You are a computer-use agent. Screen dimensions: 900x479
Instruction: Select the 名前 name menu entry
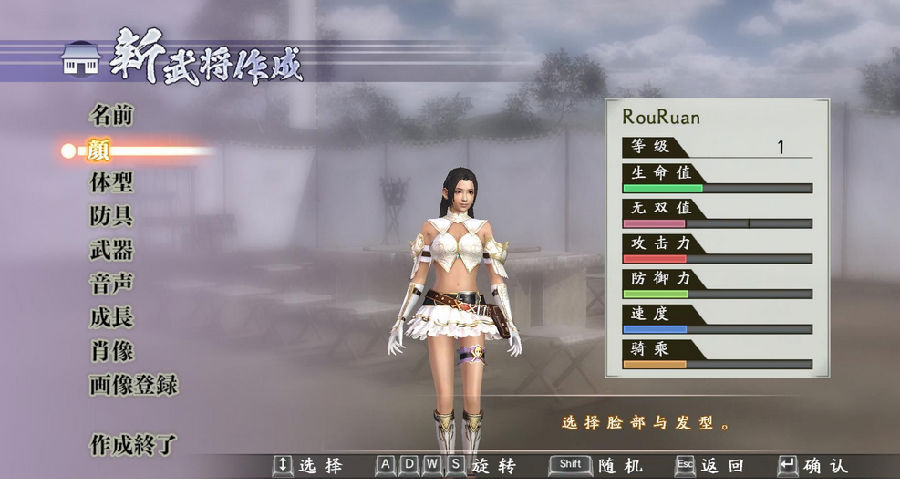tap(110, 116)
